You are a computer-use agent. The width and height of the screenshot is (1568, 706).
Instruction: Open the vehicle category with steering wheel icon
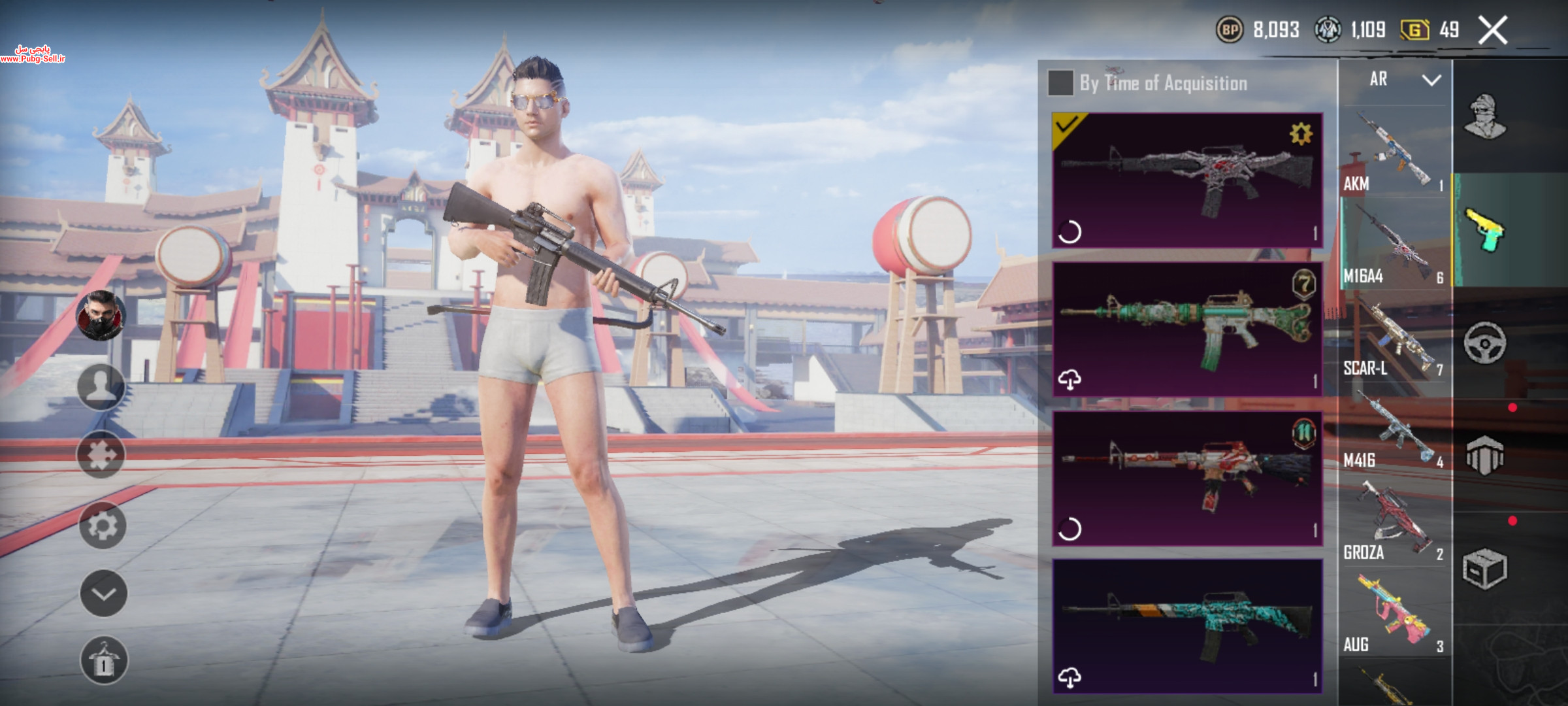(x=1484, y=343)
